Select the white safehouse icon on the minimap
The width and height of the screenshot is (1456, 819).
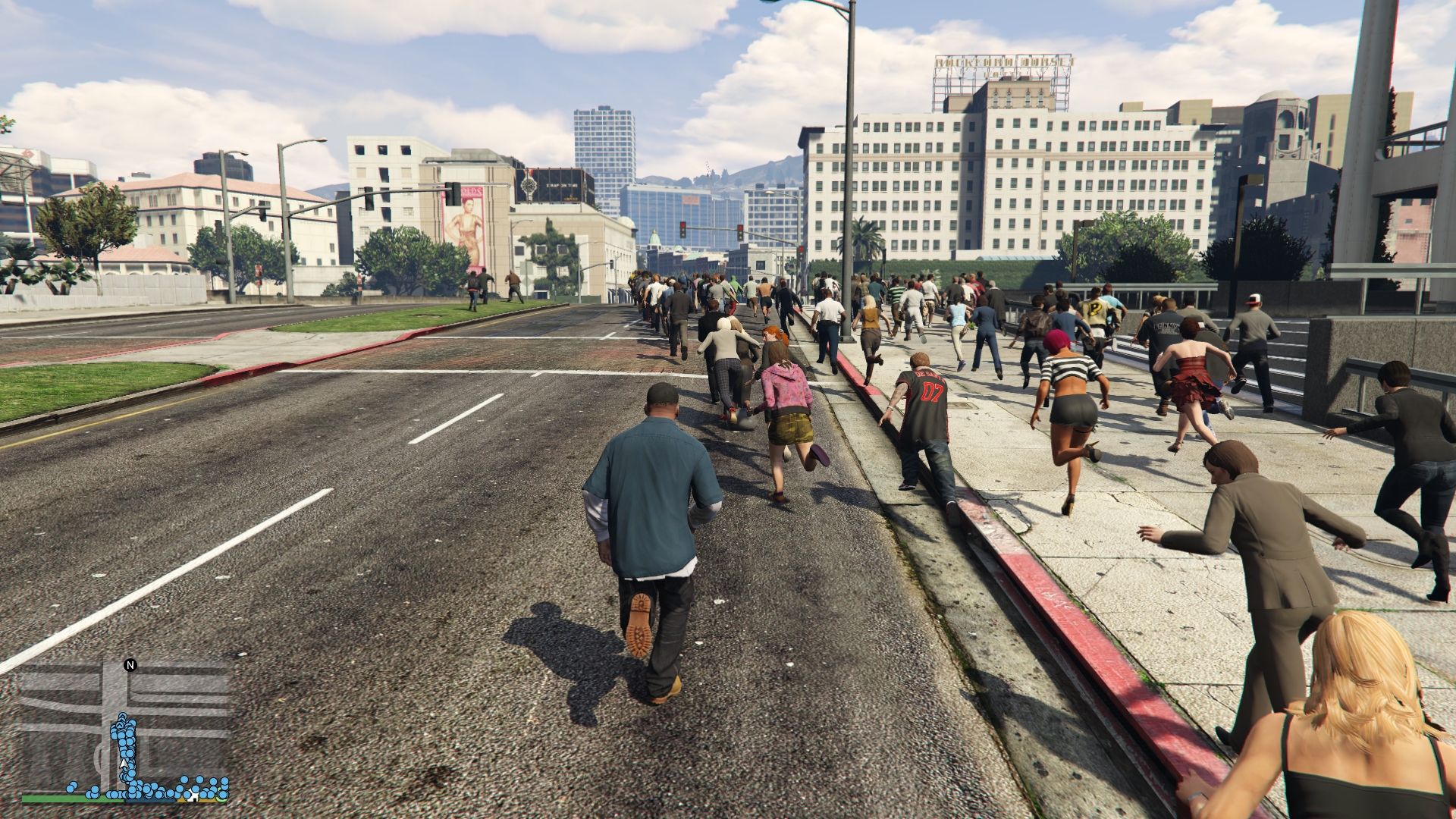[x=194, y=795]
